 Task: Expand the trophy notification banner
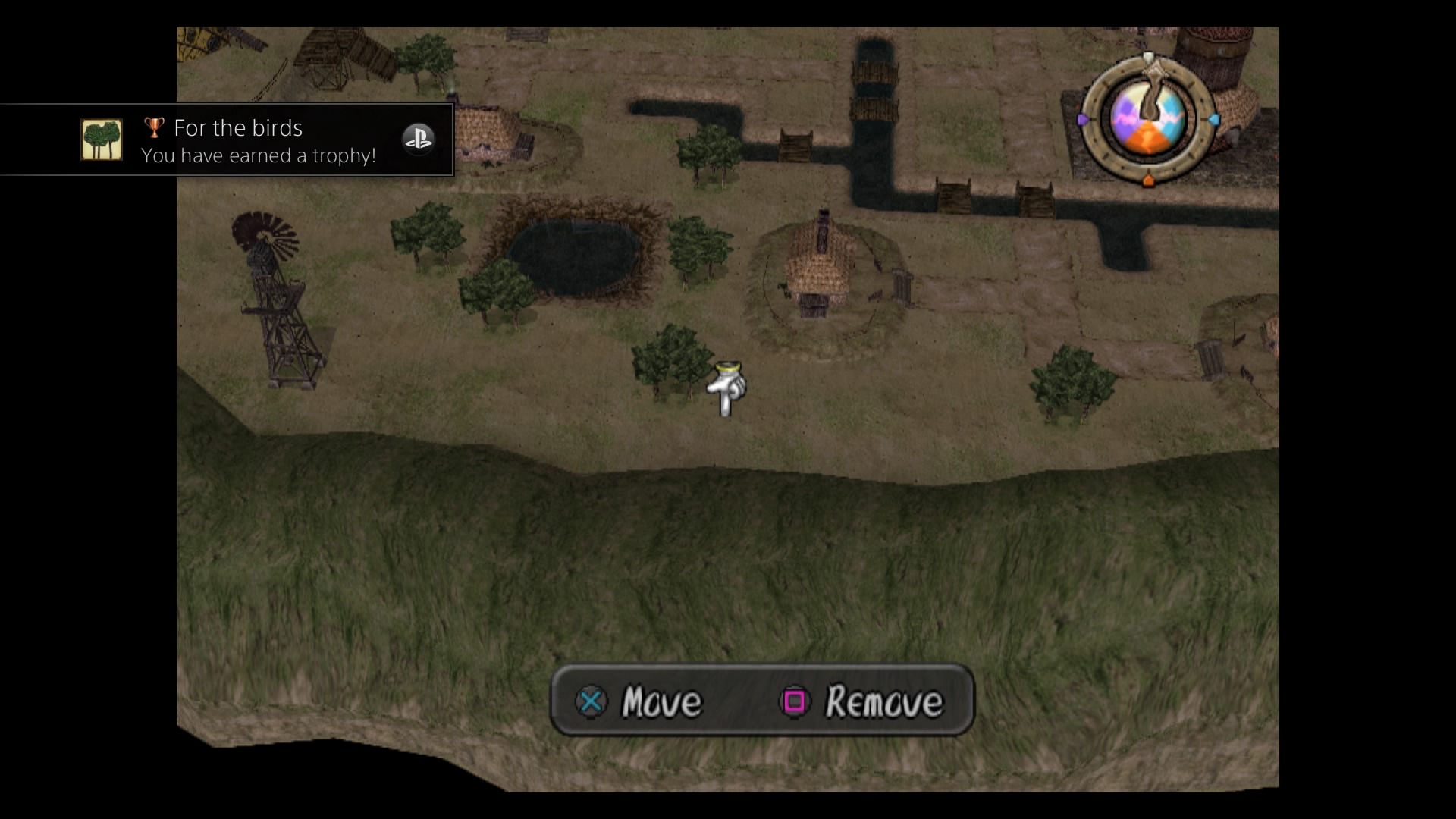pos(227,140)
